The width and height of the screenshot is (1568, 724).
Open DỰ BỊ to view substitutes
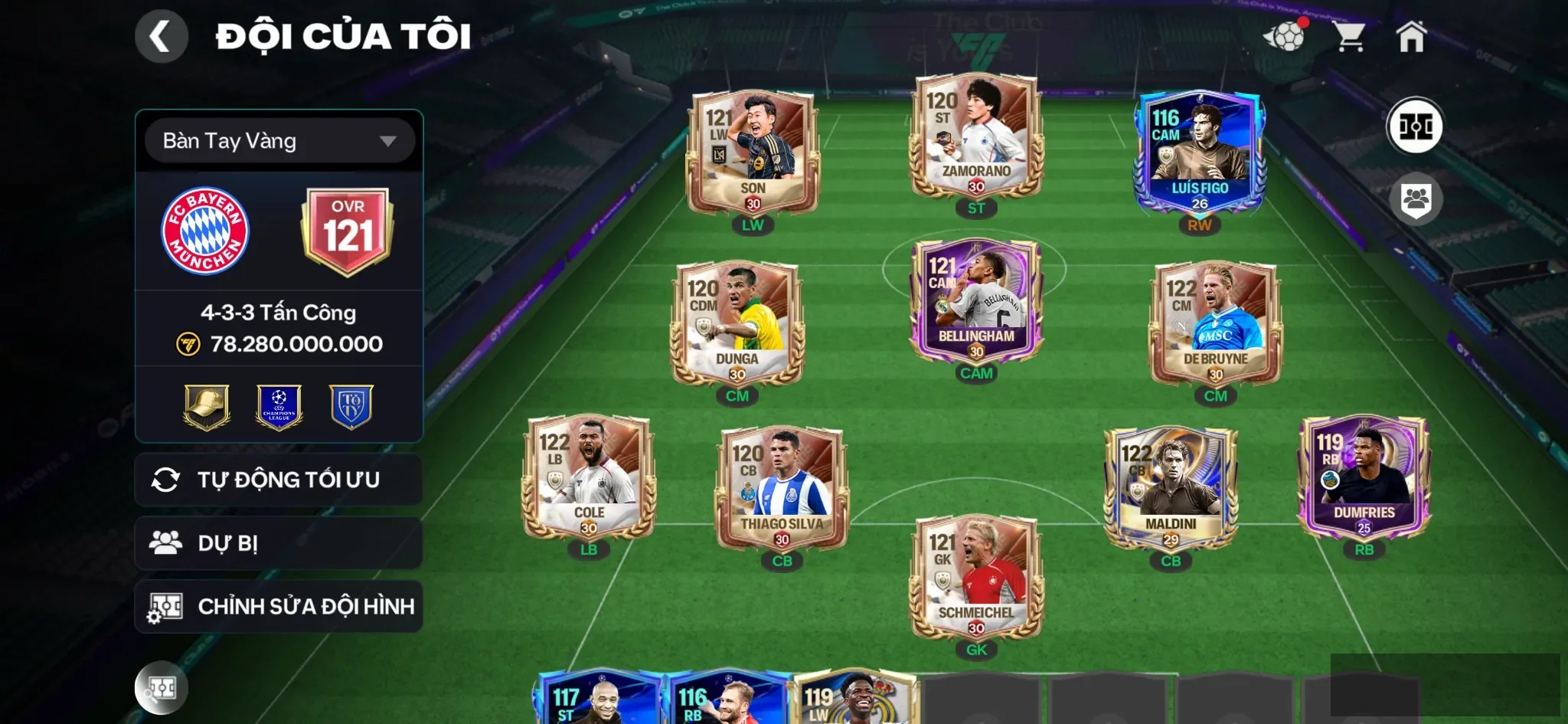point(279,543)
